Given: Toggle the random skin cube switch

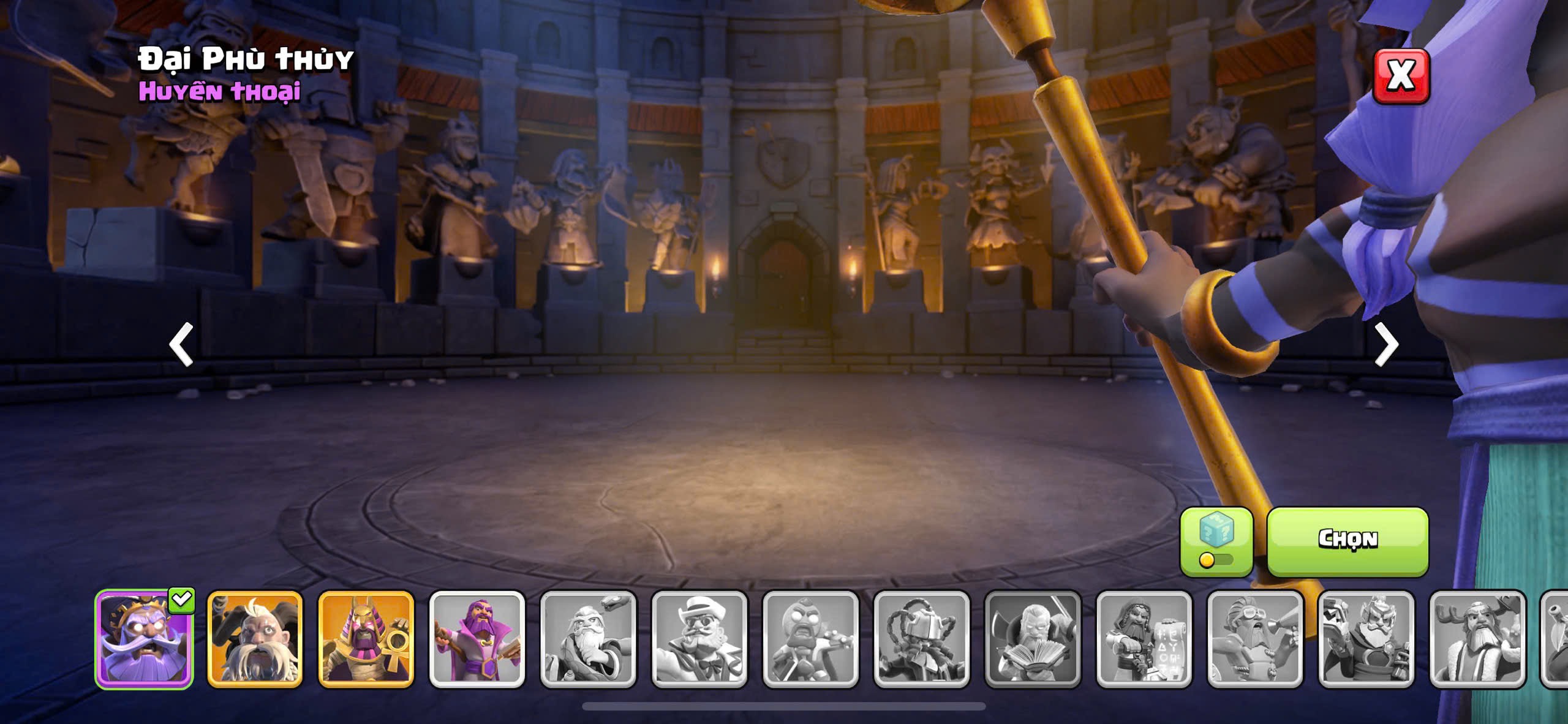Looking at the screenshot, I should click(x=1216, y=541).
